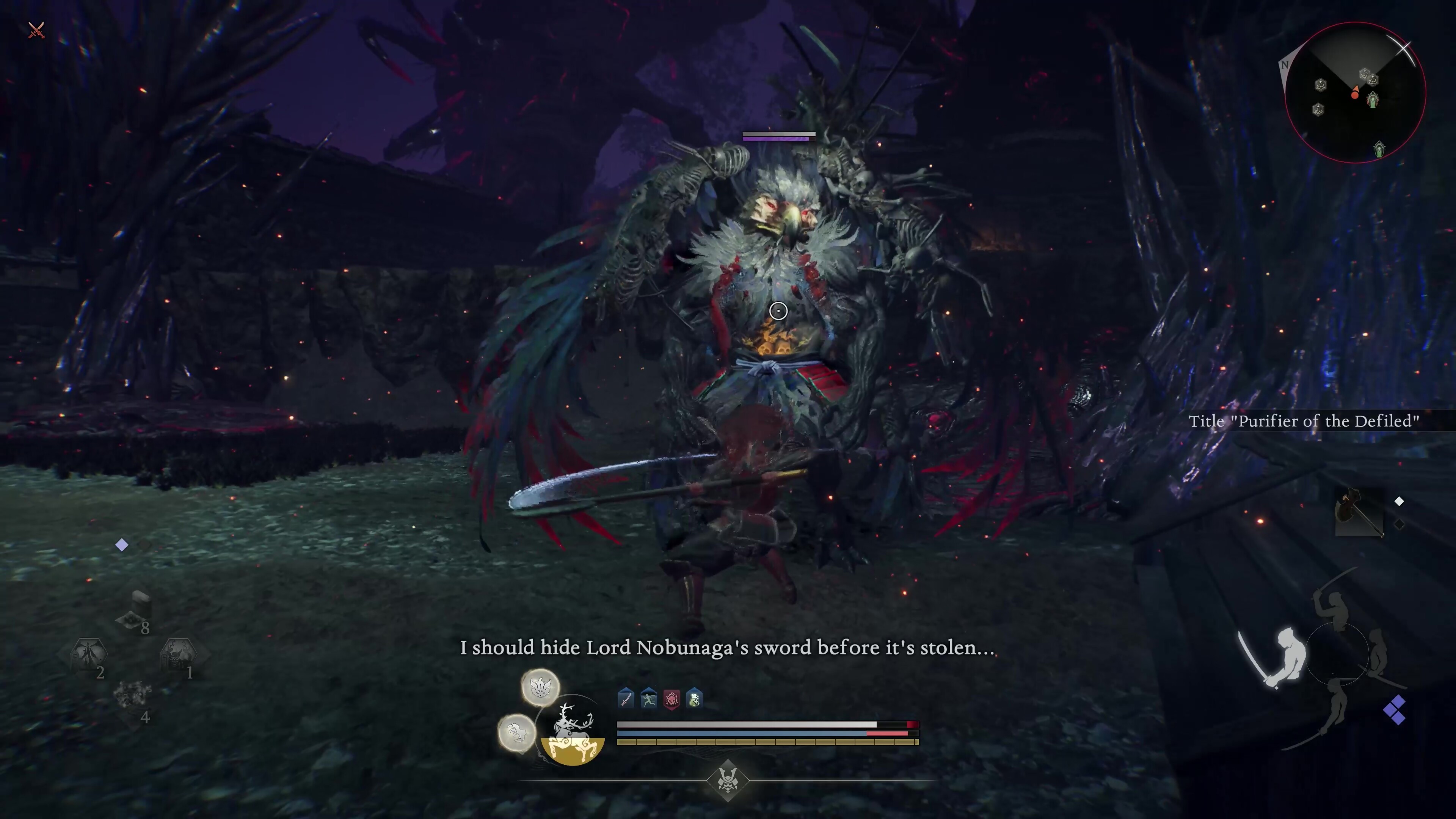Select the equipped axe weapon slot
1456x819 pixels.
tap(1359, 512)
